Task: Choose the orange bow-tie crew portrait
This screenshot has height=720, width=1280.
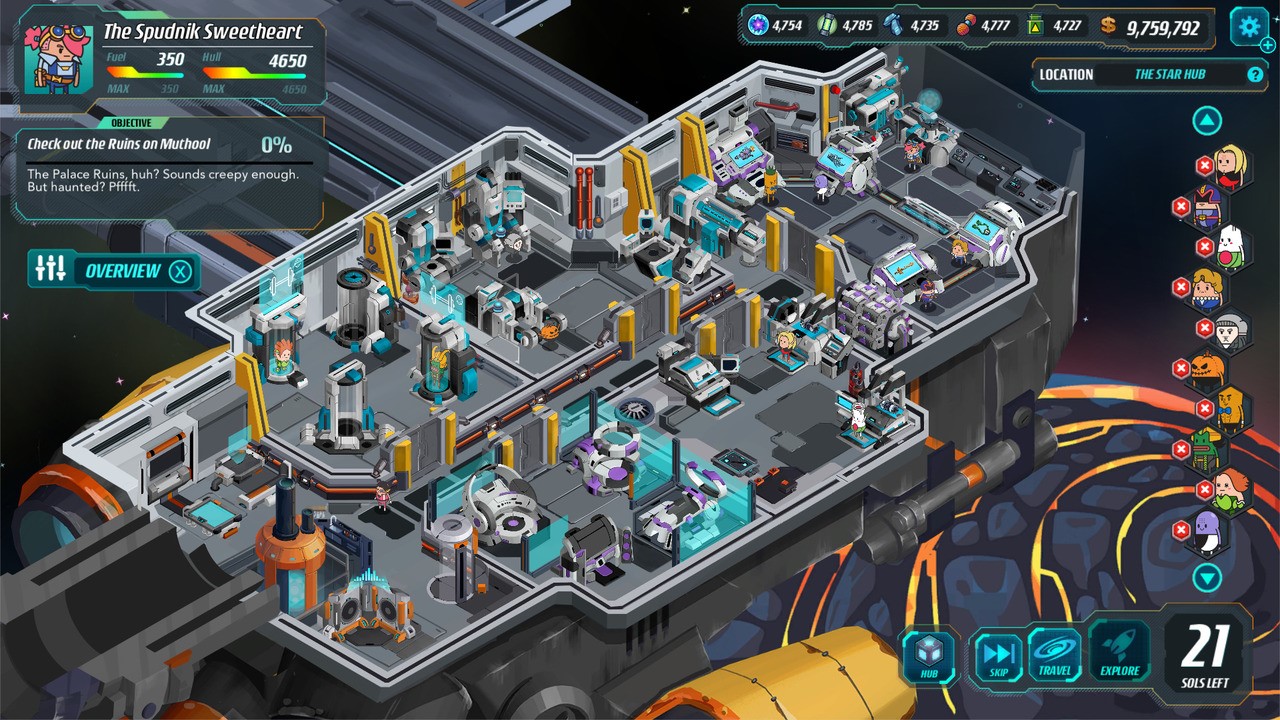Action: tap(1232, 409)
